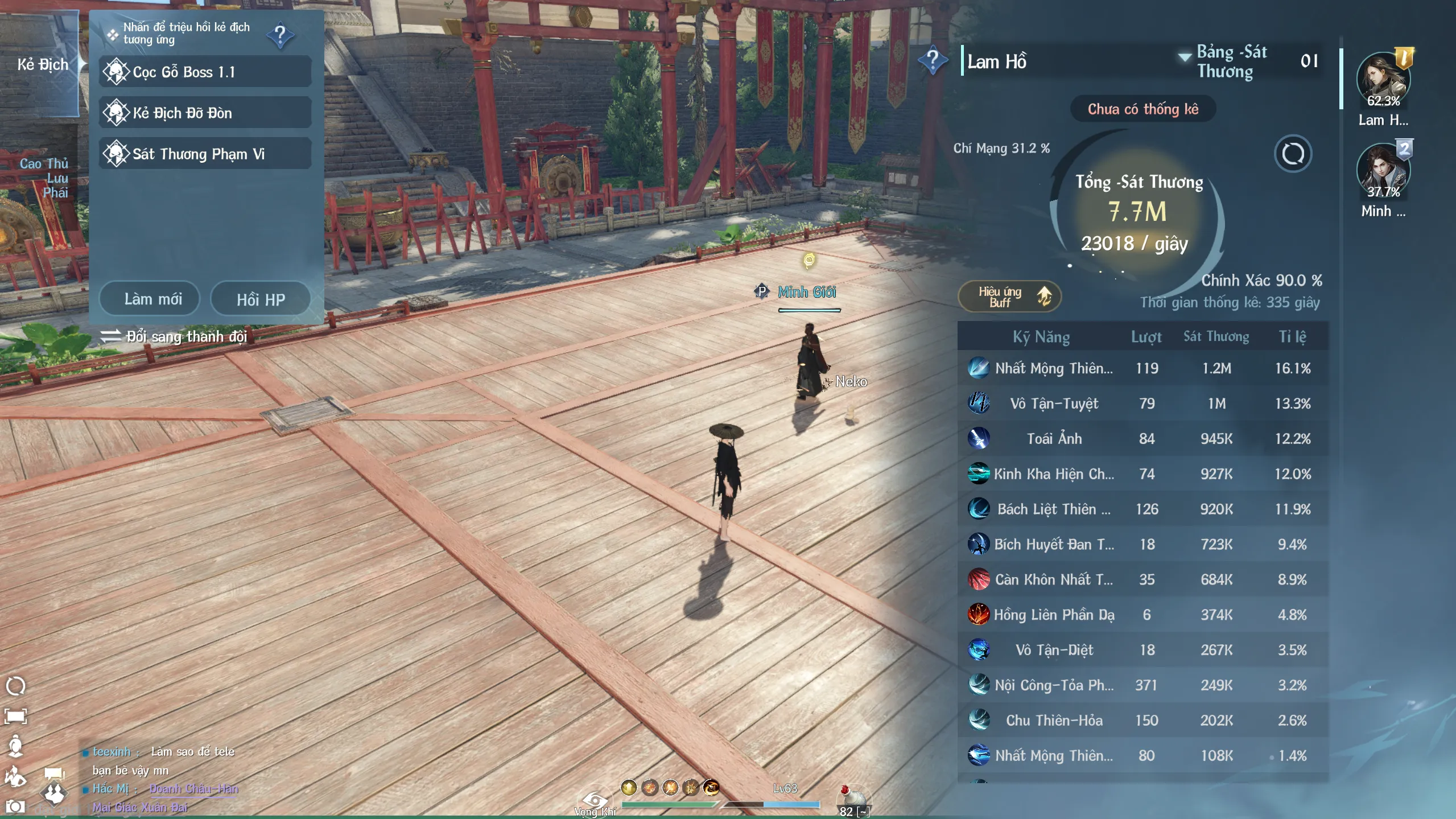Screen dimensions: 1456x819
Task: View the Vô Tận-Tuyệt skill row
Action: (x=1142, y=404)
